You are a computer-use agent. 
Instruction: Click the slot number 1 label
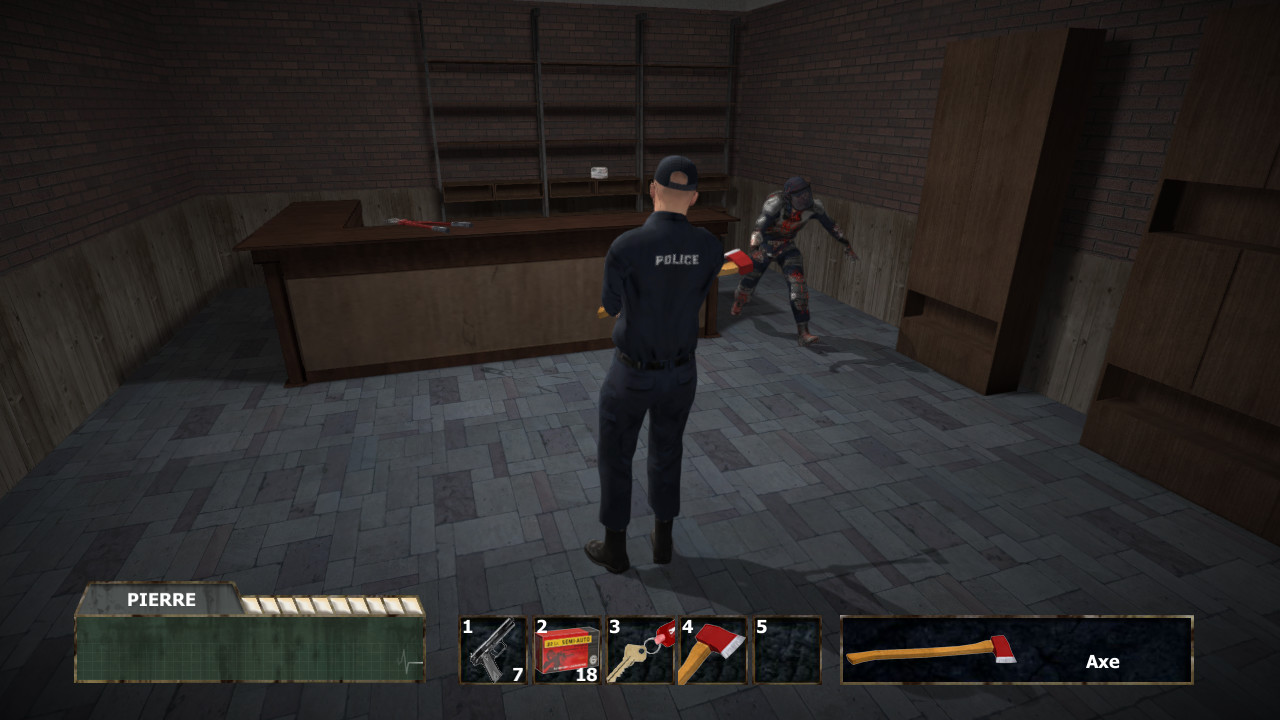(x=467, y=627)
